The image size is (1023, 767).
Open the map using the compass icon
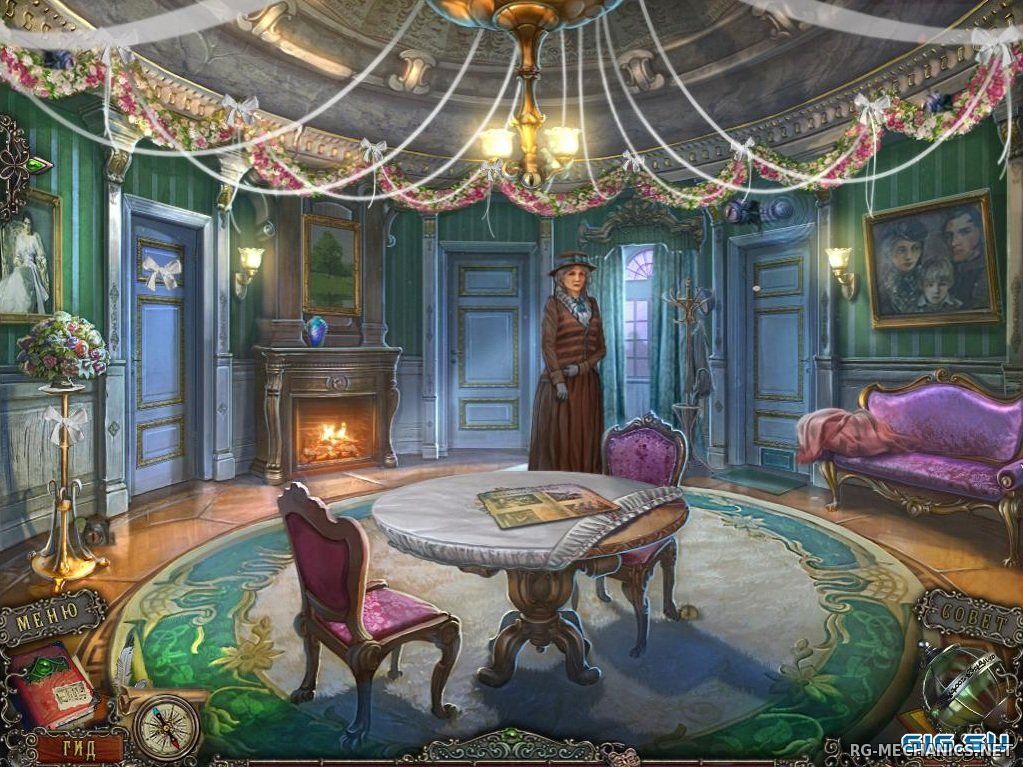coord(166,726)
